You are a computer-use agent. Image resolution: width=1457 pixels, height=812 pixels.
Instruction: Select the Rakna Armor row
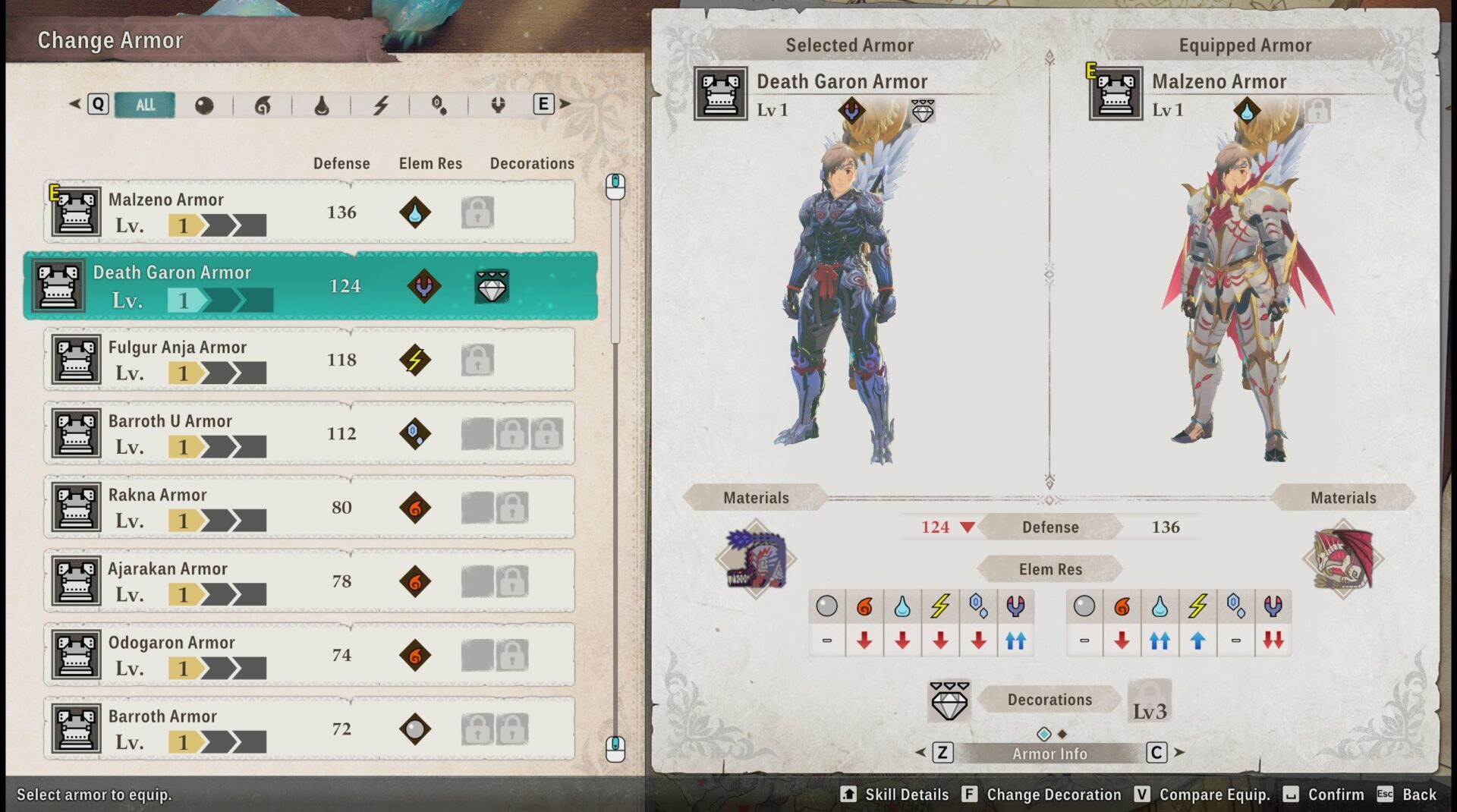click(x=309, y=507)
